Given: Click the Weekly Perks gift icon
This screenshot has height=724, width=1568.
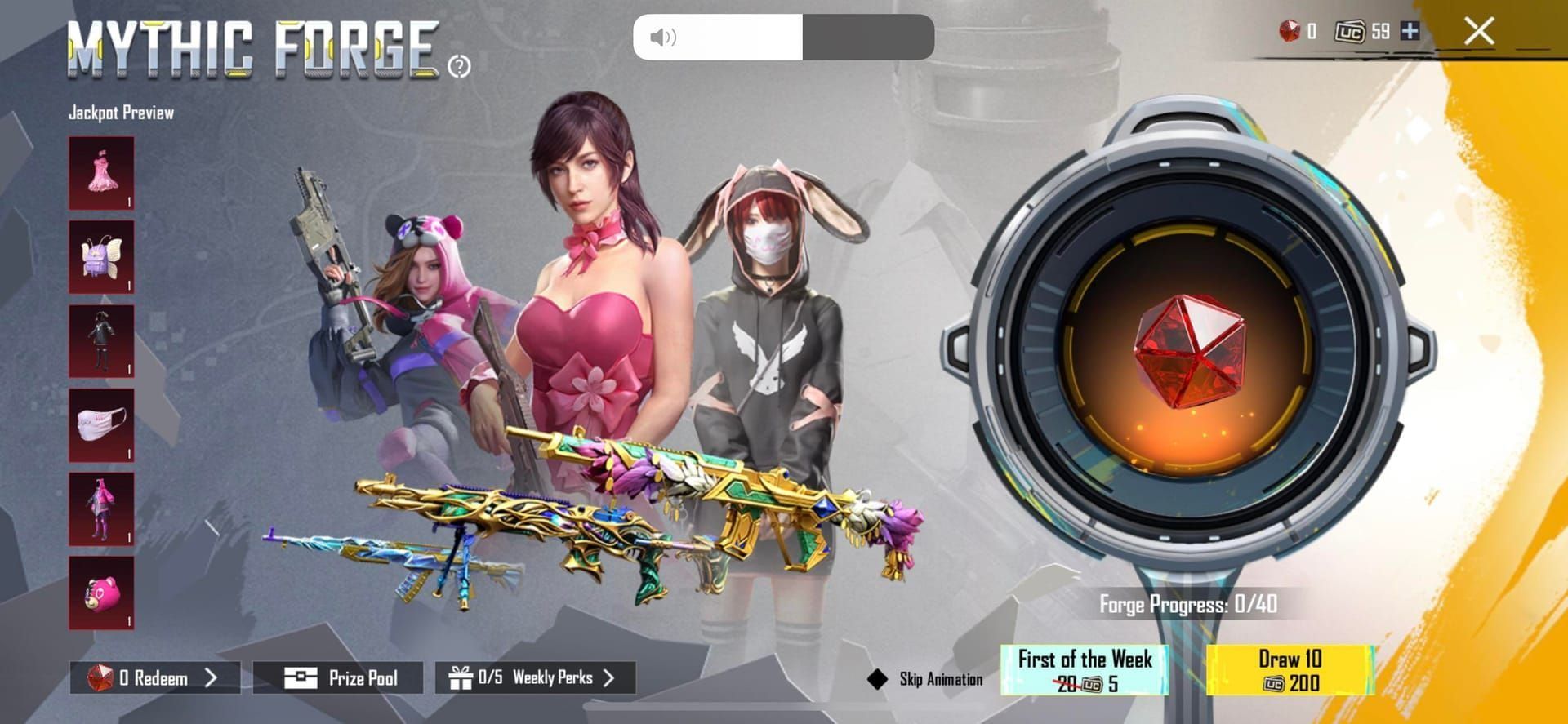Looking at the screenshot, I should (462, 677).
